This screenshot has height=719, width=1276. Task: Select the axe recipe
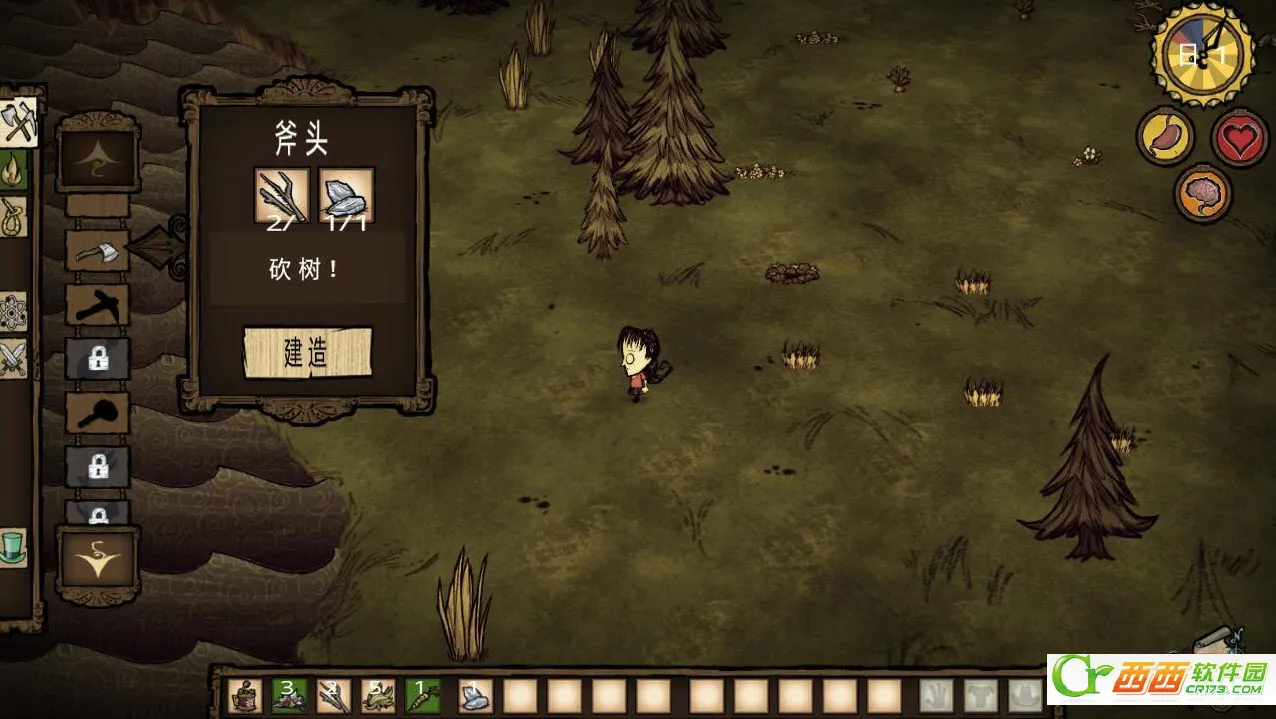tap(97, 251)
